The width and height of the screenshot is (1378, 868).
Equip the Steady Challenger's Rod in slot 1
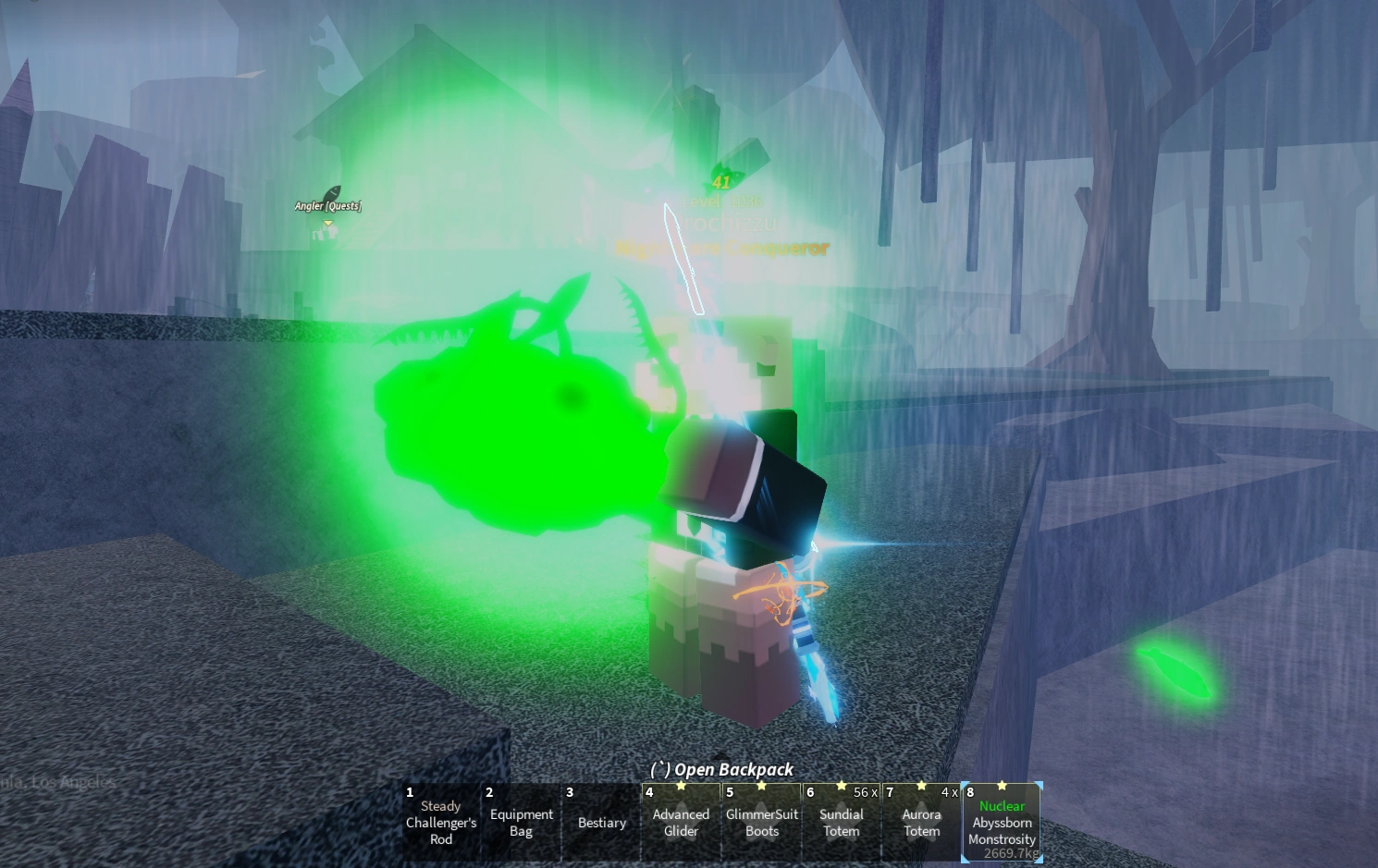point(440,822)
